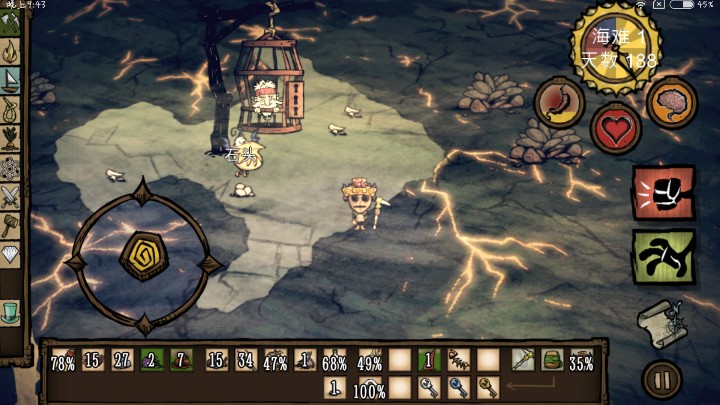Viewport: 720px width, 405px height.
Task: Tap the virtual movement joystick center
Action: pyautogui.click(x=139, y=257)
